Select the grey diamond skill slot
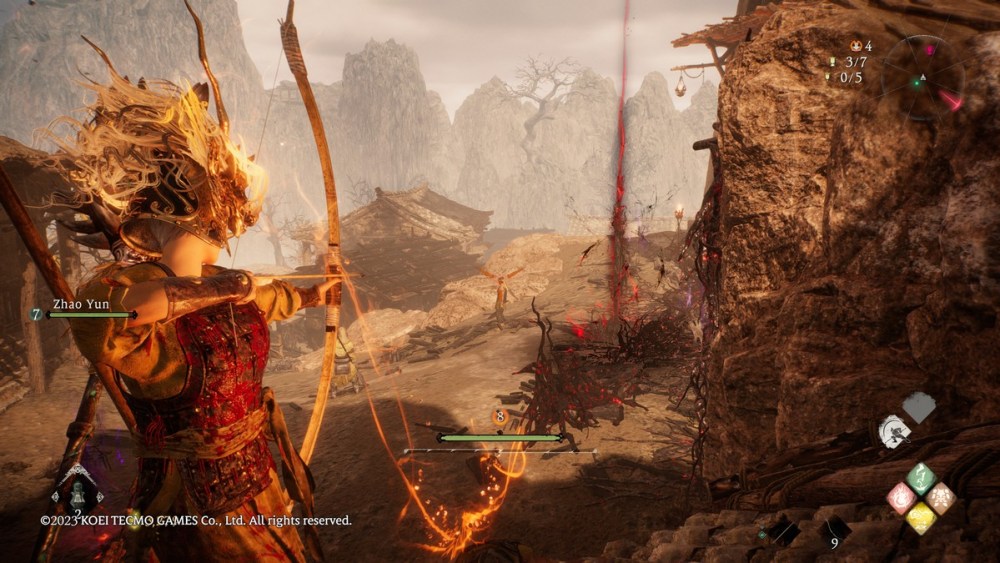Image resolution: width=1000 pixels, height=563 pixels. point(919,406)
